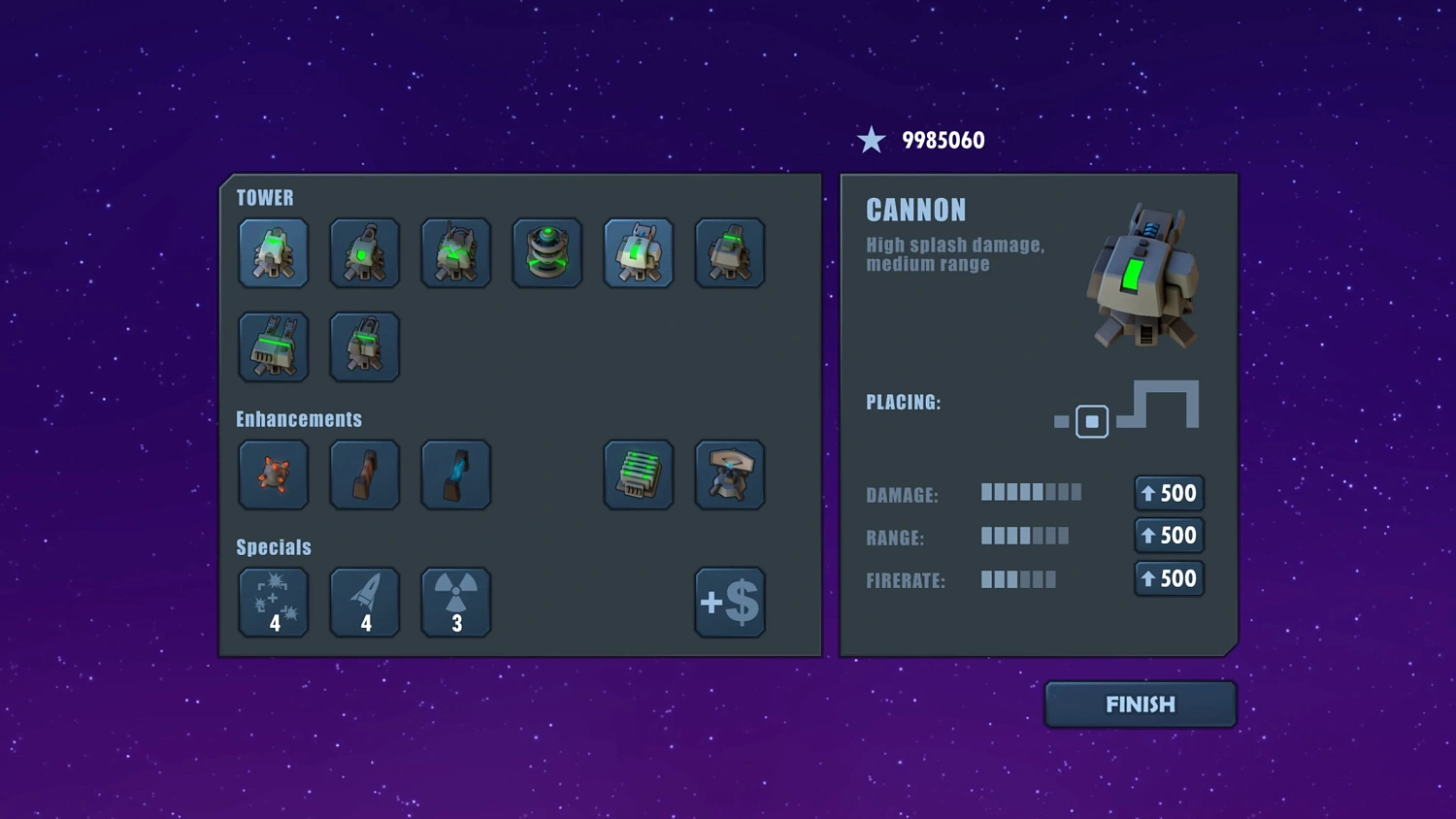Click the Damage progress bar
This screenshot has width=1456, height=819.
pos(1031,493)
